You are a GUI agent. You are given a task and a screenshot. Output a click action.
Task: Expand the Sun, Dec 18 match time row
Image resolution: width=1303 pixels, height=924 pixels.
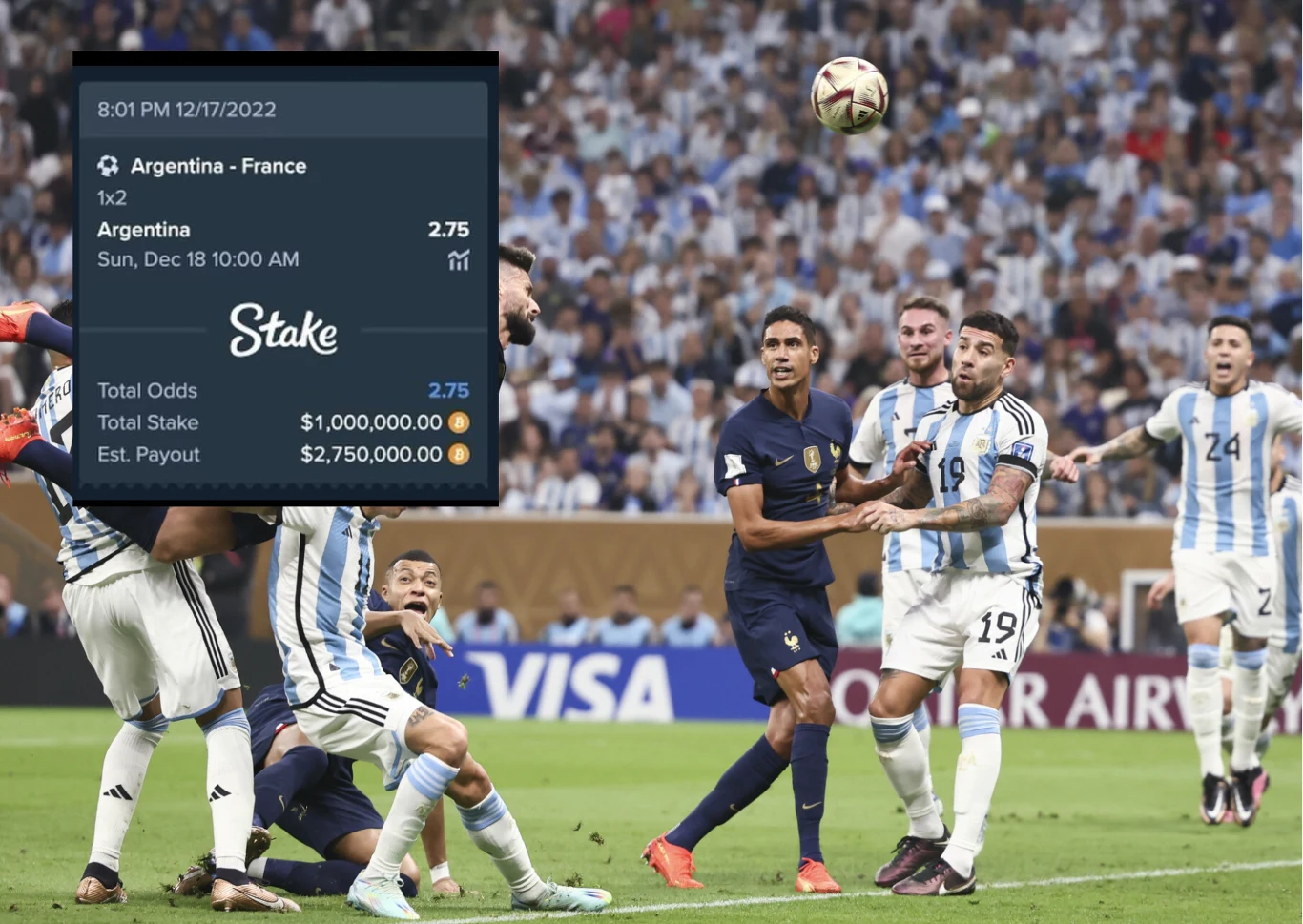(x=197, y=258)
